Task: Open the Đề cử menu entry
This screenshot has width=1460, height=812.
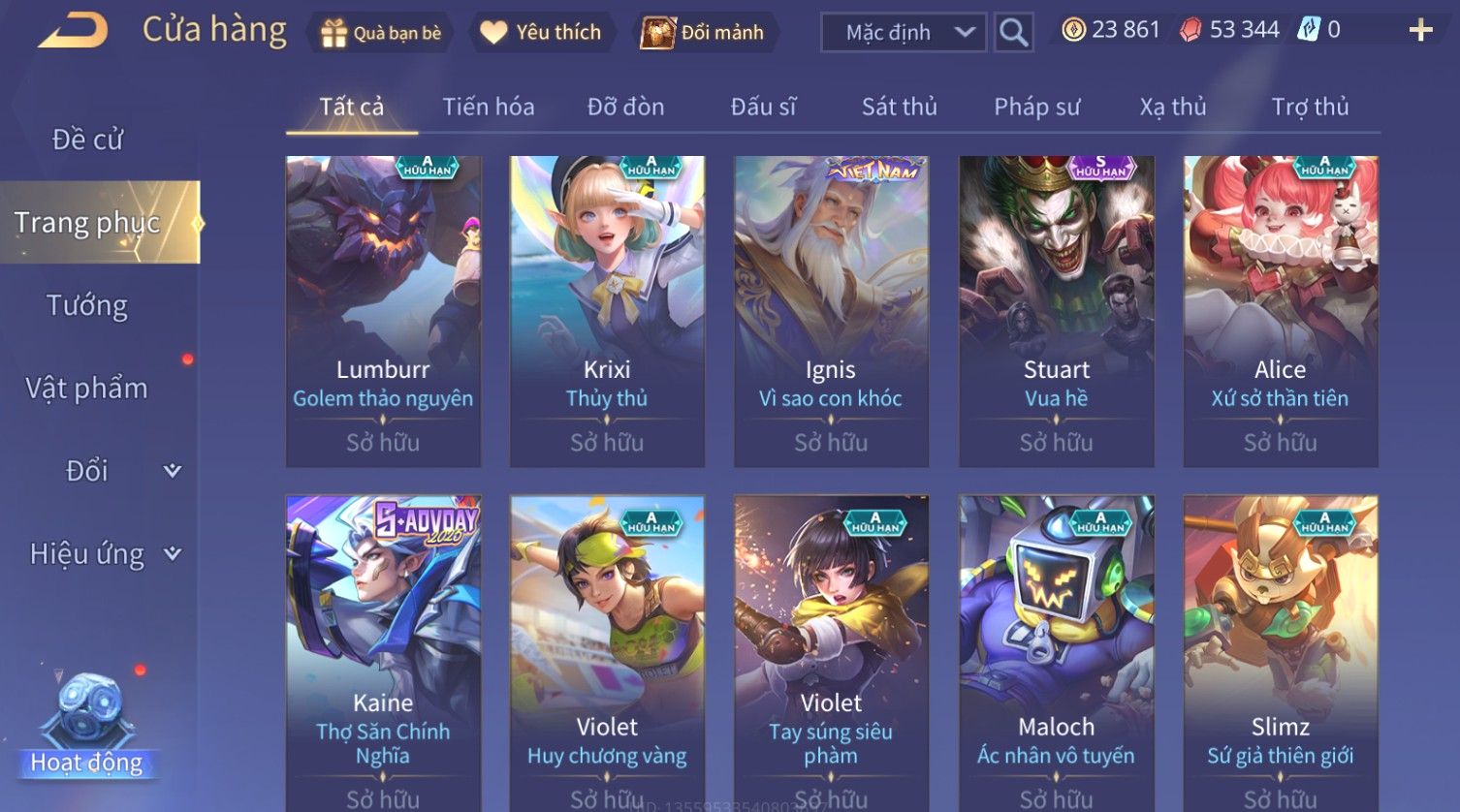Action: 87,140
